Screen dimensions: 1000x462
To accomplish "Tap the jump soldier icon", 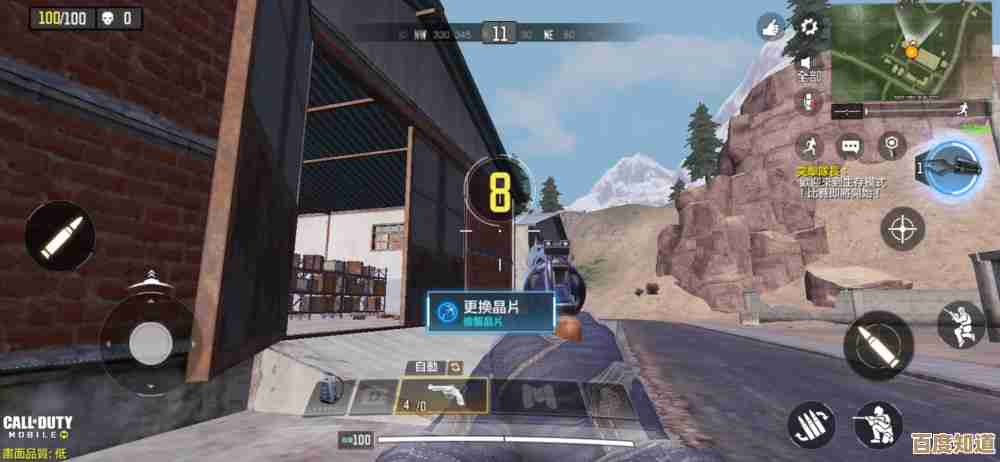I will click(x=961, y=324).
